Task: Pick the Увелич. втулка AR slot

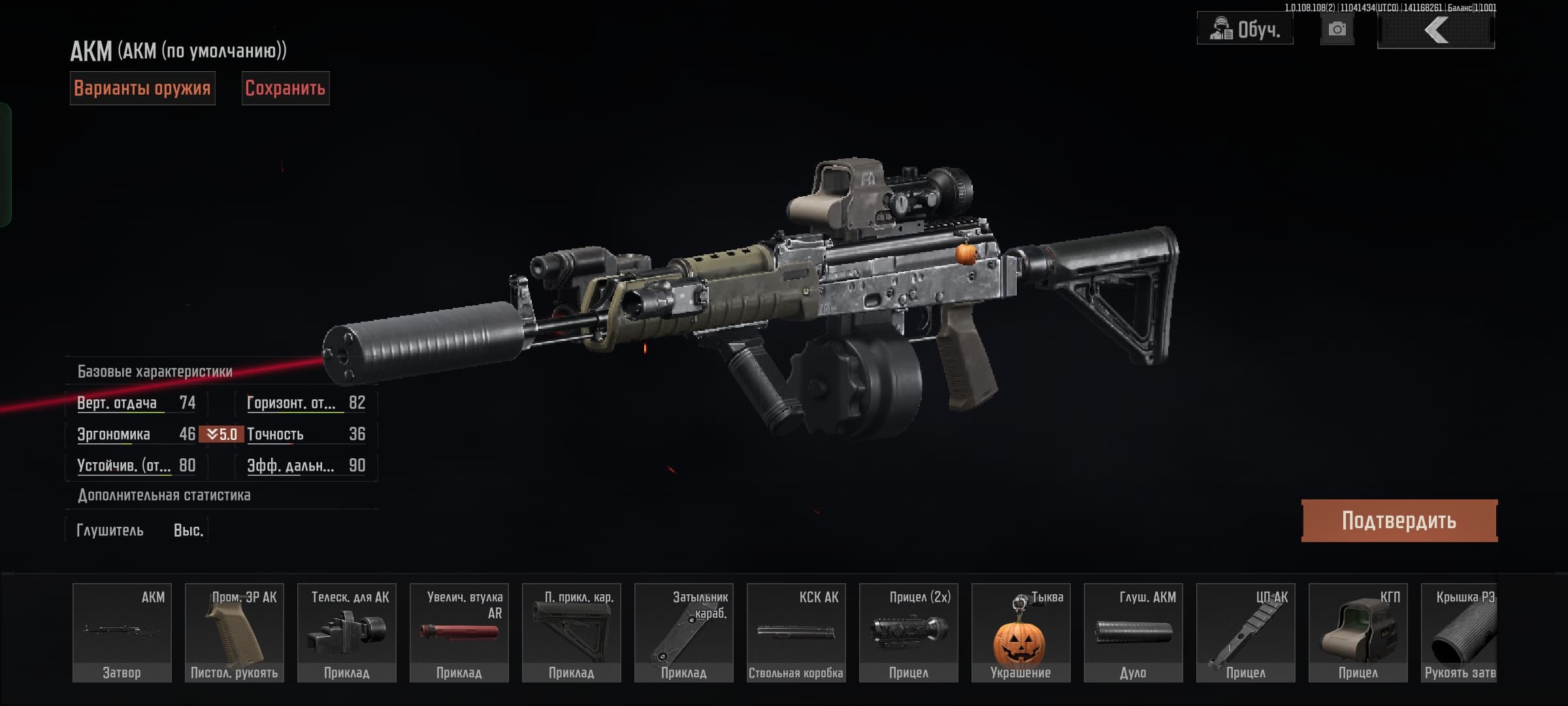Action: pos(459,633)
